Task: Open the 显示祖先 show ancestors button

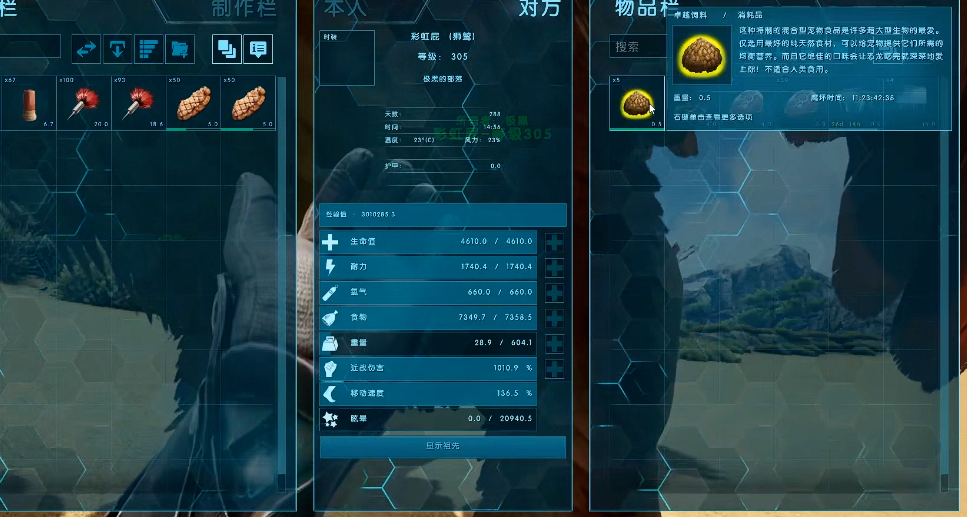Action: pyautogui.click(x=442, y=447)
